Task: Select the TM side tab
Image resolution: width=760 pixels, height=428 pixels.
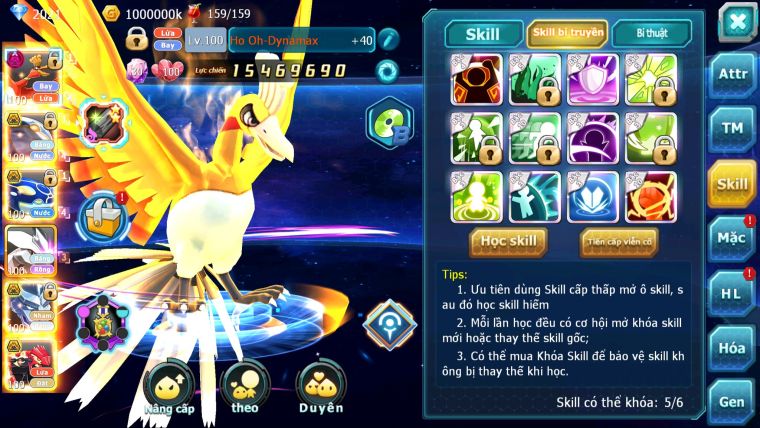Action: pyautogui.click(x=732, y=129)
